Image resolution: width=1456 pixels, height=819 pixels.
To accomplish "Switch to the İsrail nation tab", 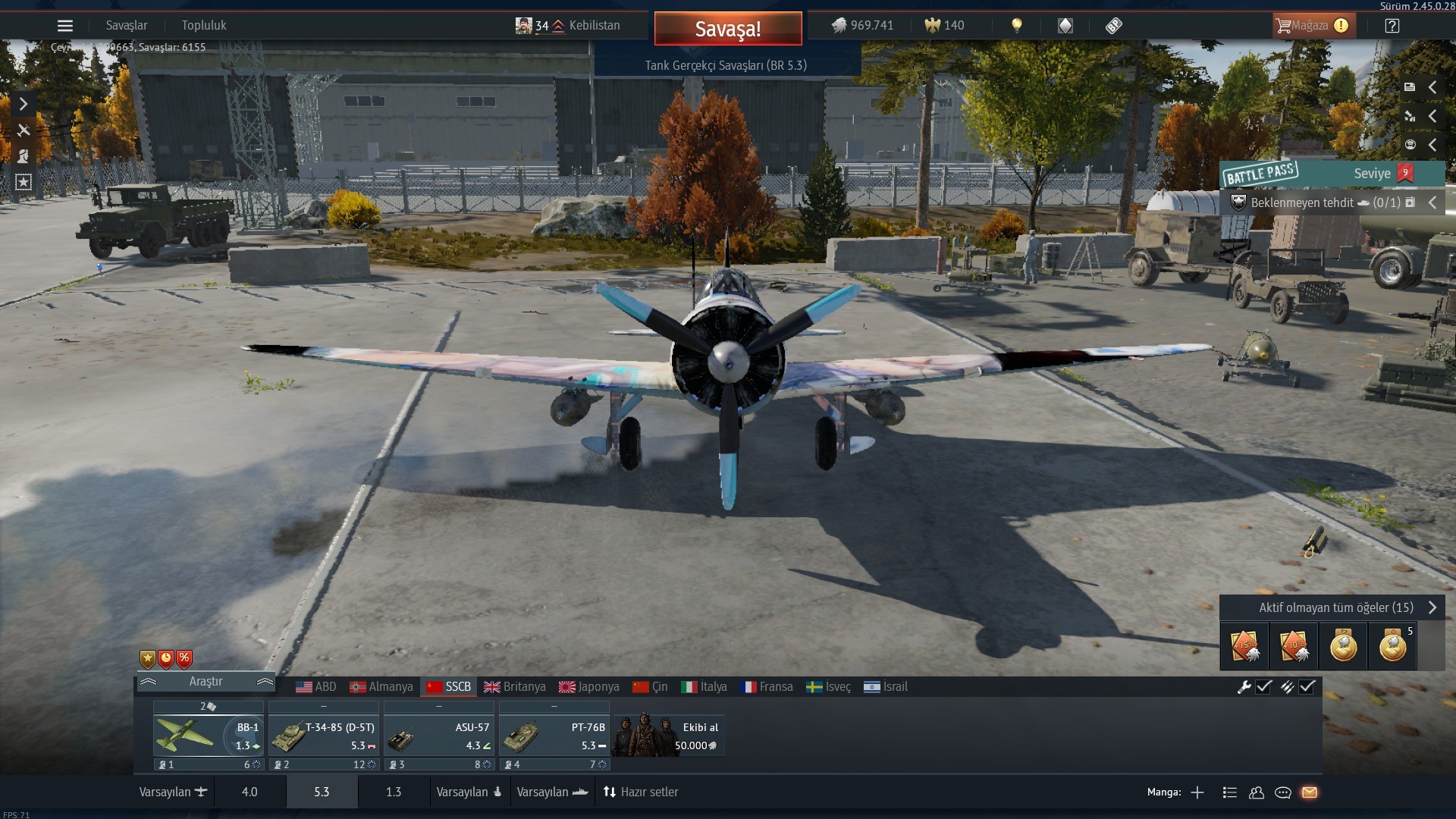I will point(886,687).
